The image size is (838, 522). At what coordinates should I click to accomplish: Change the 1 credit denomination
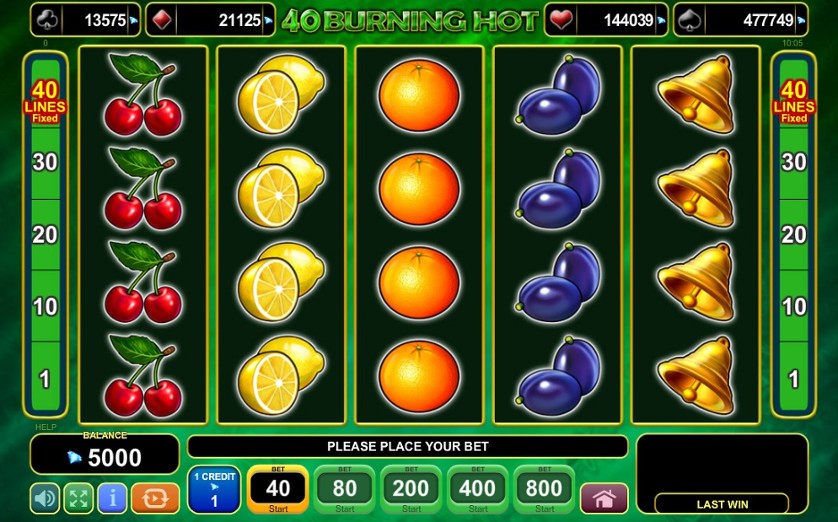point(213,490)
